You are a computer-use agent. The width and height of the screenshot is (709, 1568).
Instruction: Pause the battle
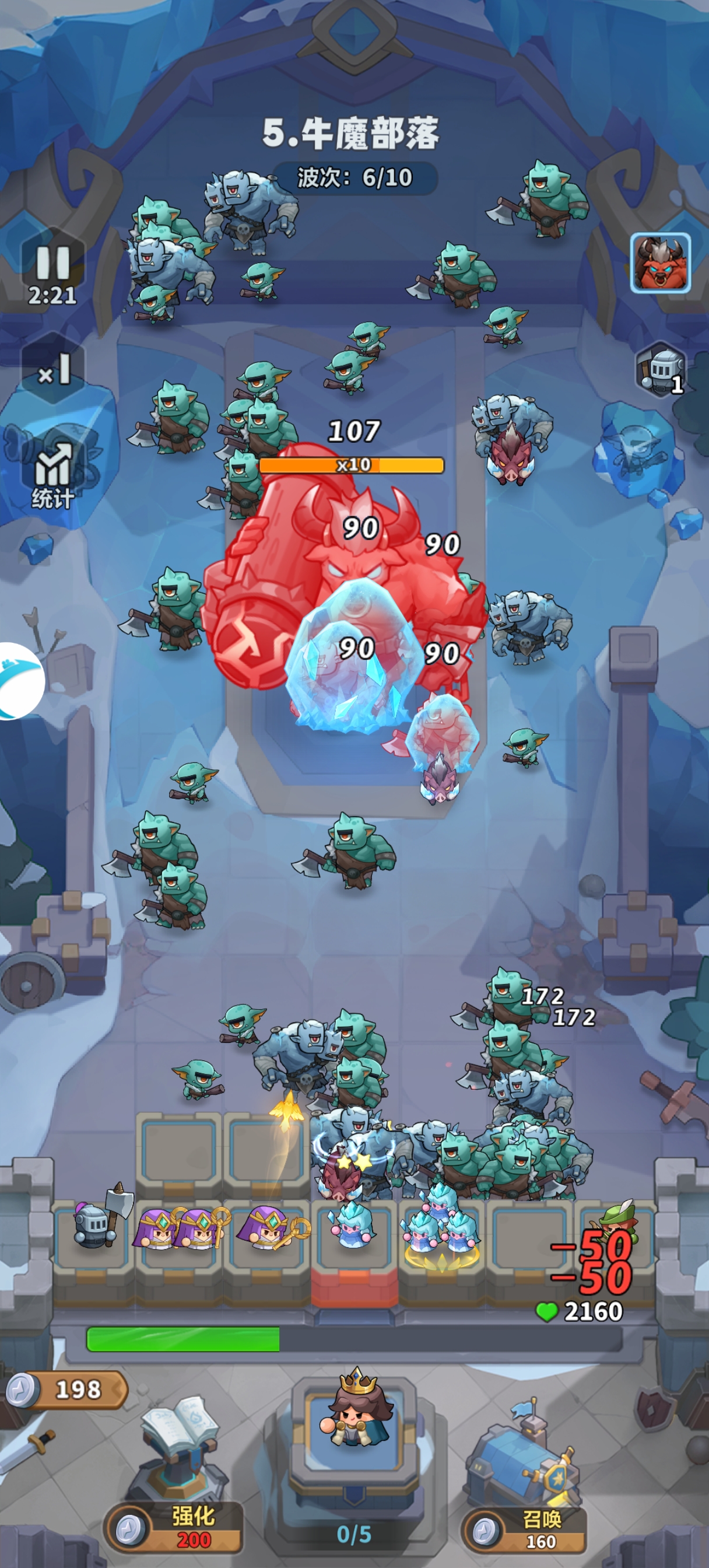click(x=53, y=264)
